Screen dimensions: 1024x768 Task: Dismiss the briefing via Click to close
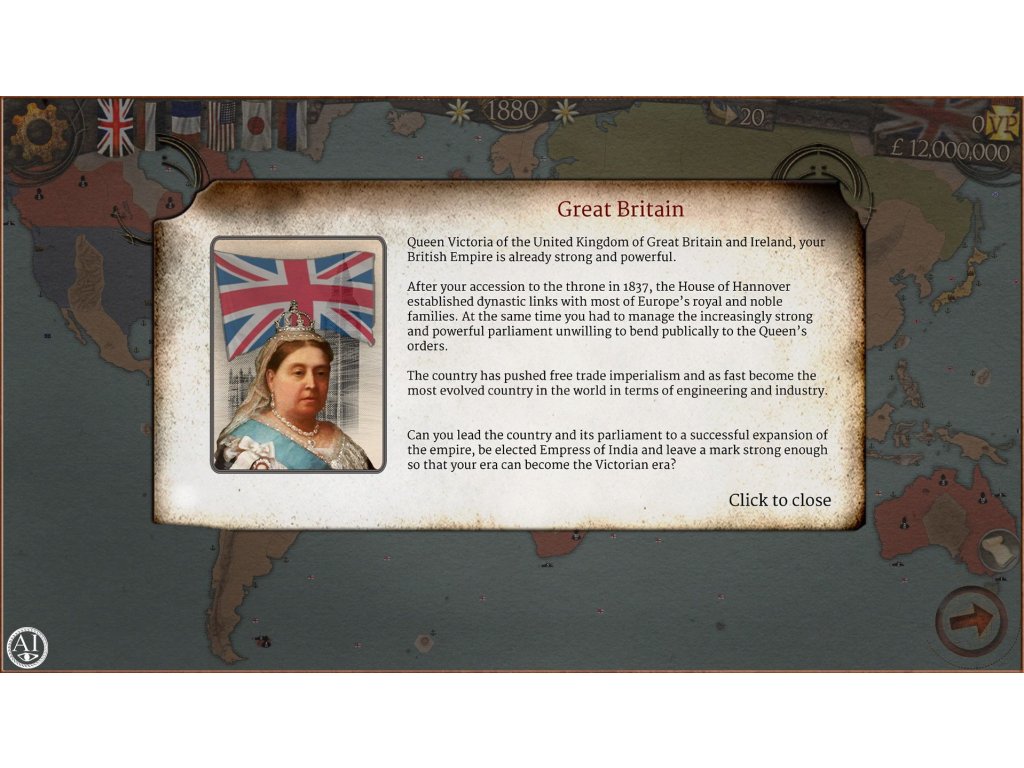click(779, 500)
